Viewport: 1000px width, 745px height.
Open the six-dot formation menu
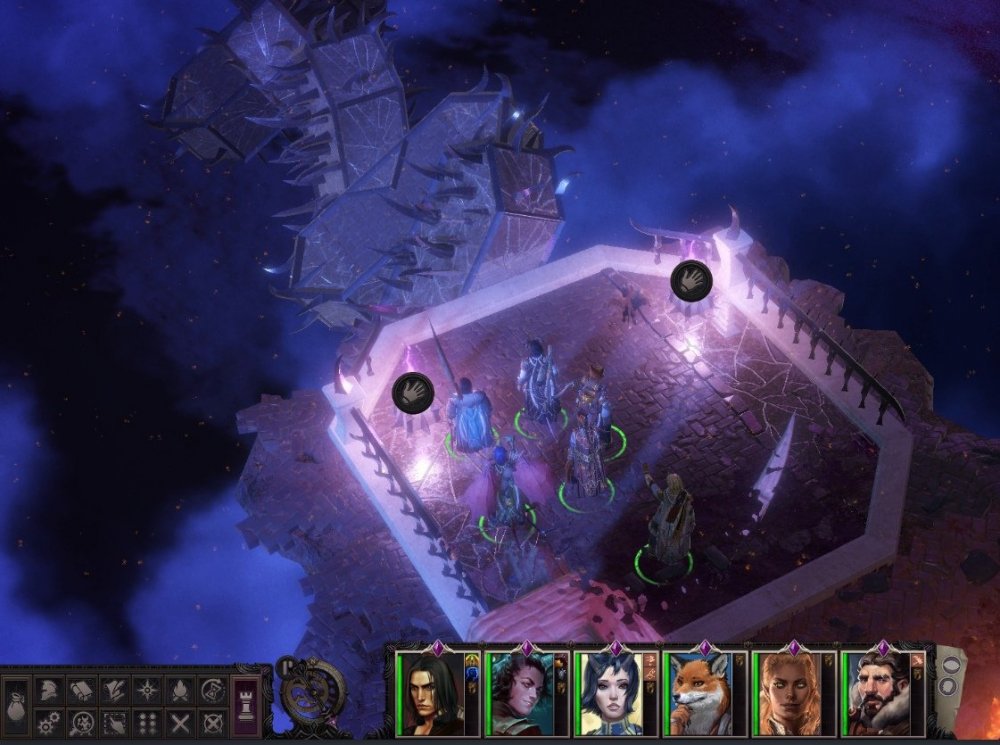click(x=147, y=722)
